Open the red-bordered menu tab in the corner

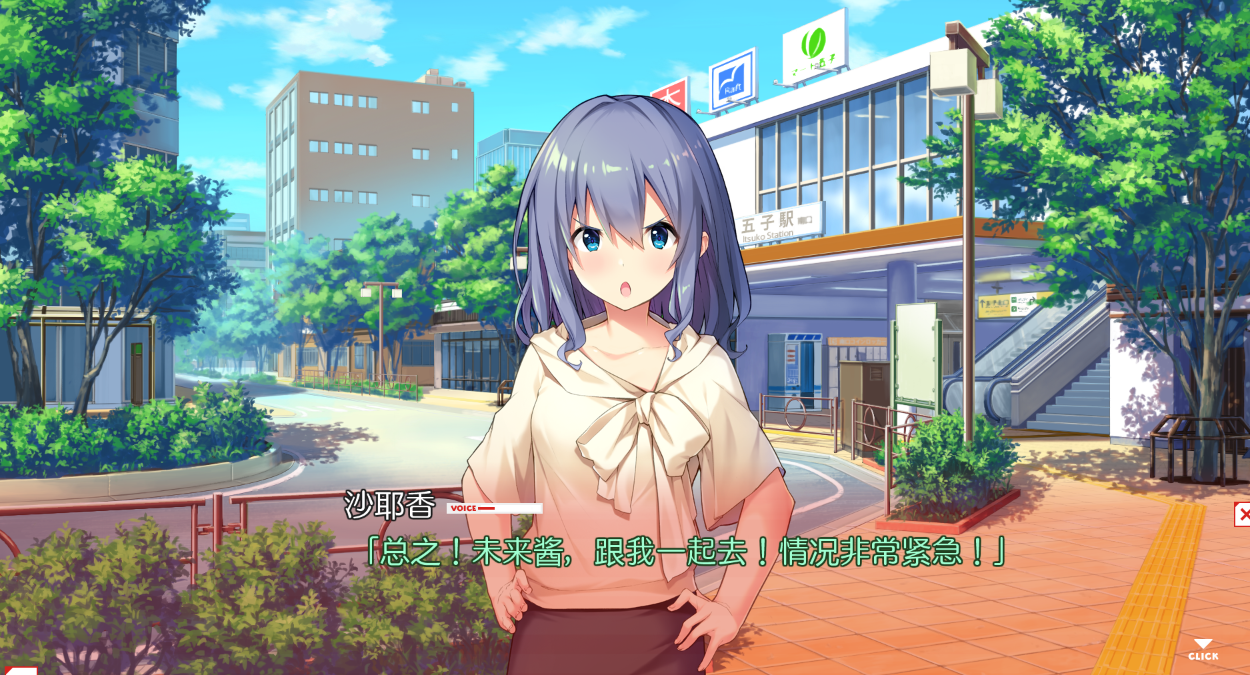(x=20, y=669)
